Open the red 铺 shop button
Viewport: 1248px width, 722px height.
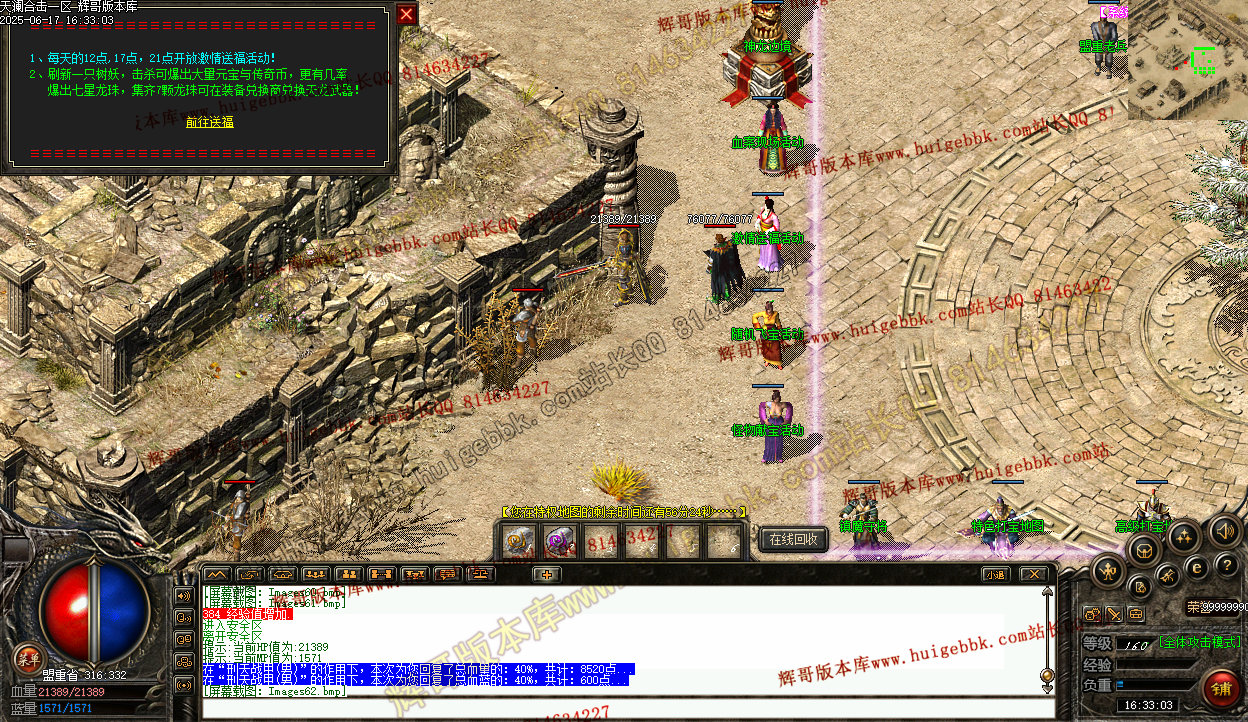(x=1221, y=688)
